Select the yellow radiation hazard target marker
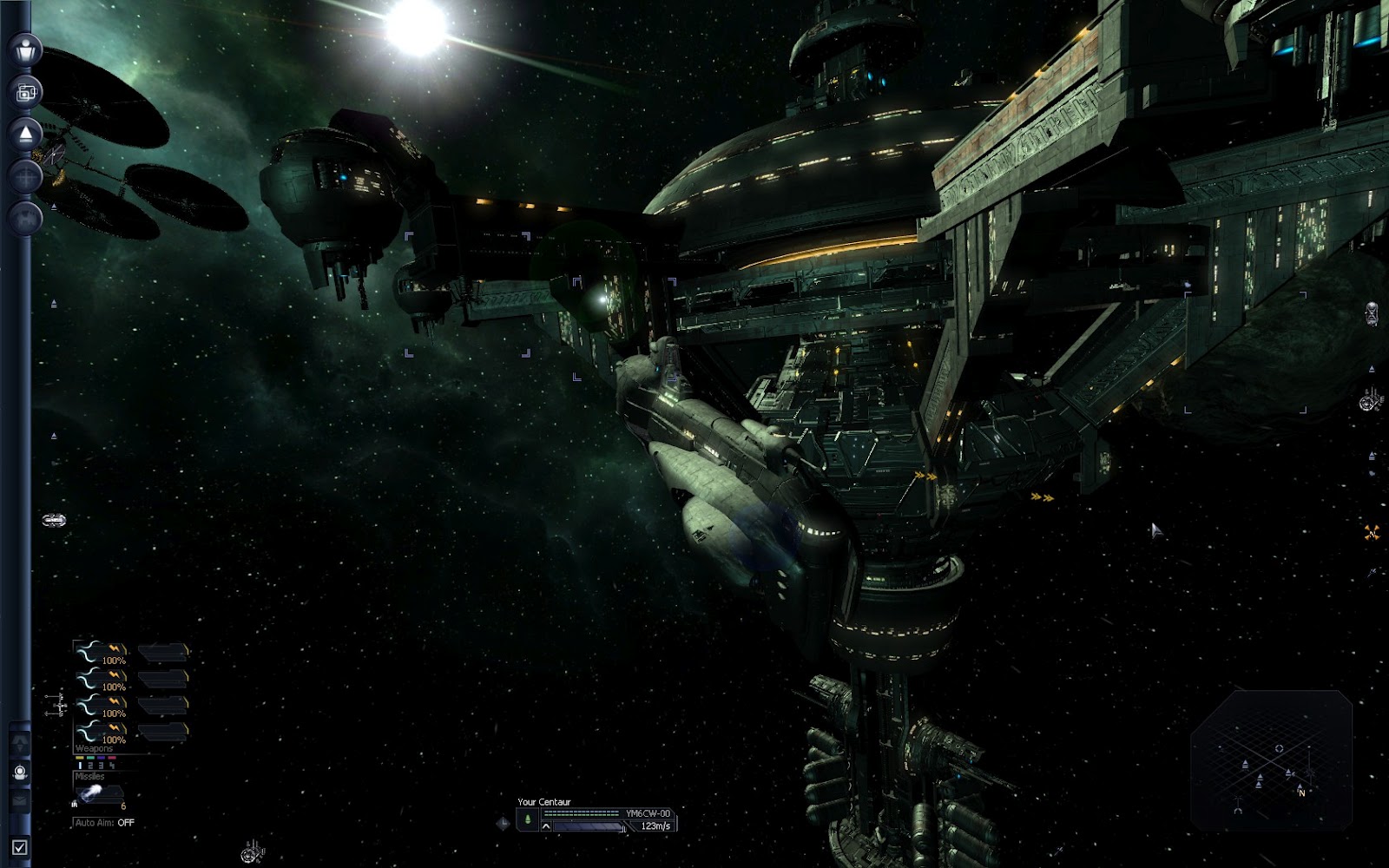Image resolution: width=1389 pixels, height=868 pixels. point(1373,532)
